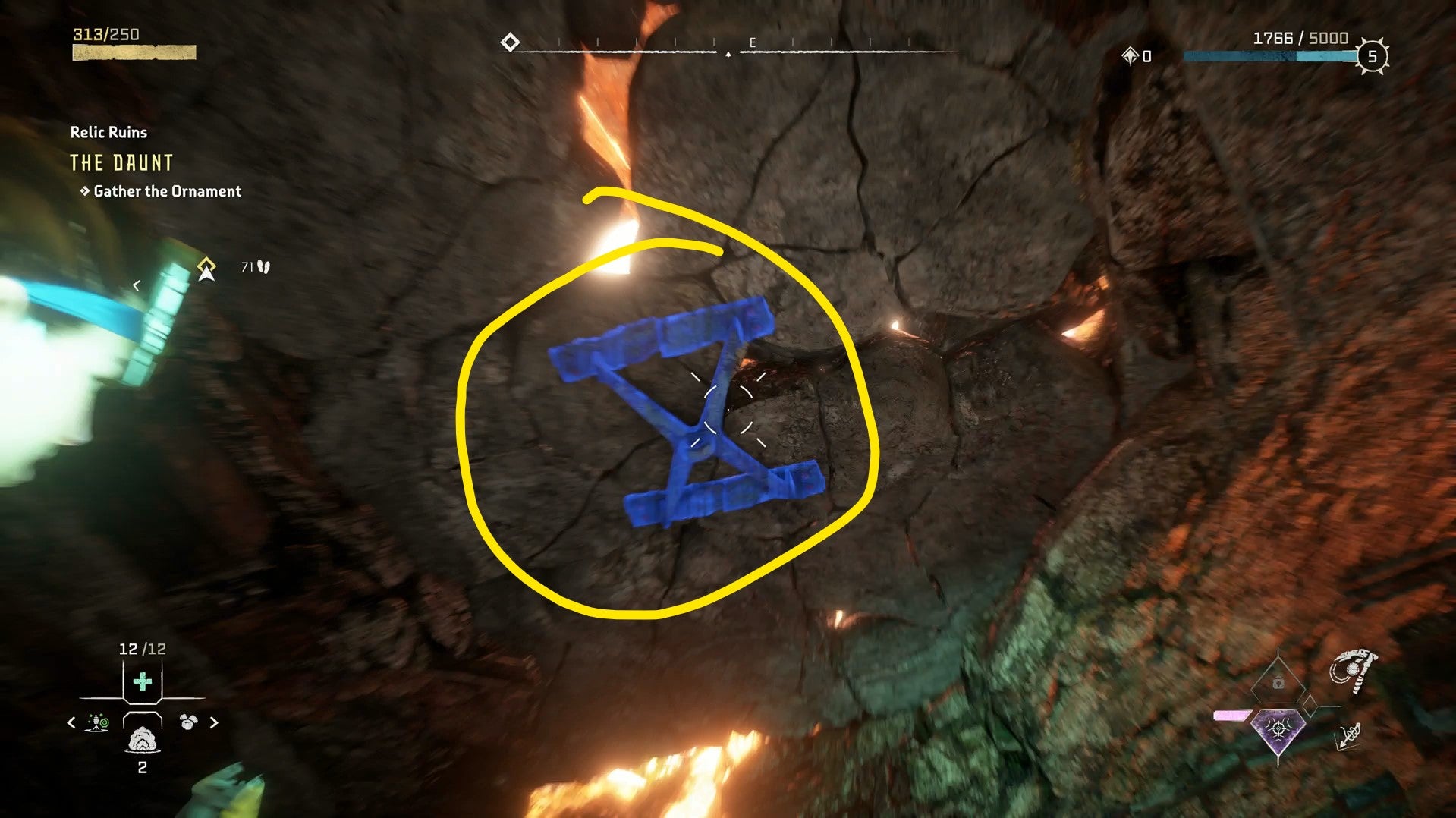Click the Pullcaster weapon icon

1353,671
